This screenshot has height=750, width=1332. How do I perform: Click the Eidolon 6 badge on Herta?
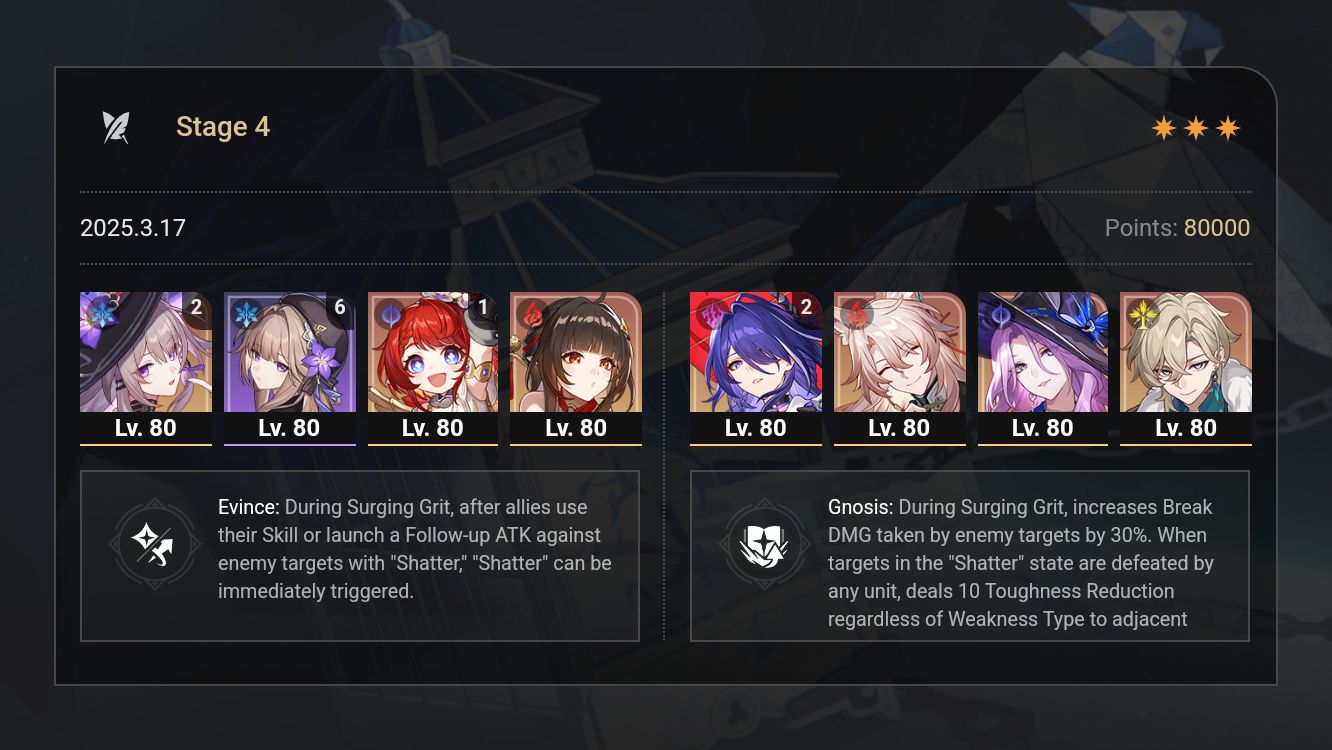tap(340, 308)
